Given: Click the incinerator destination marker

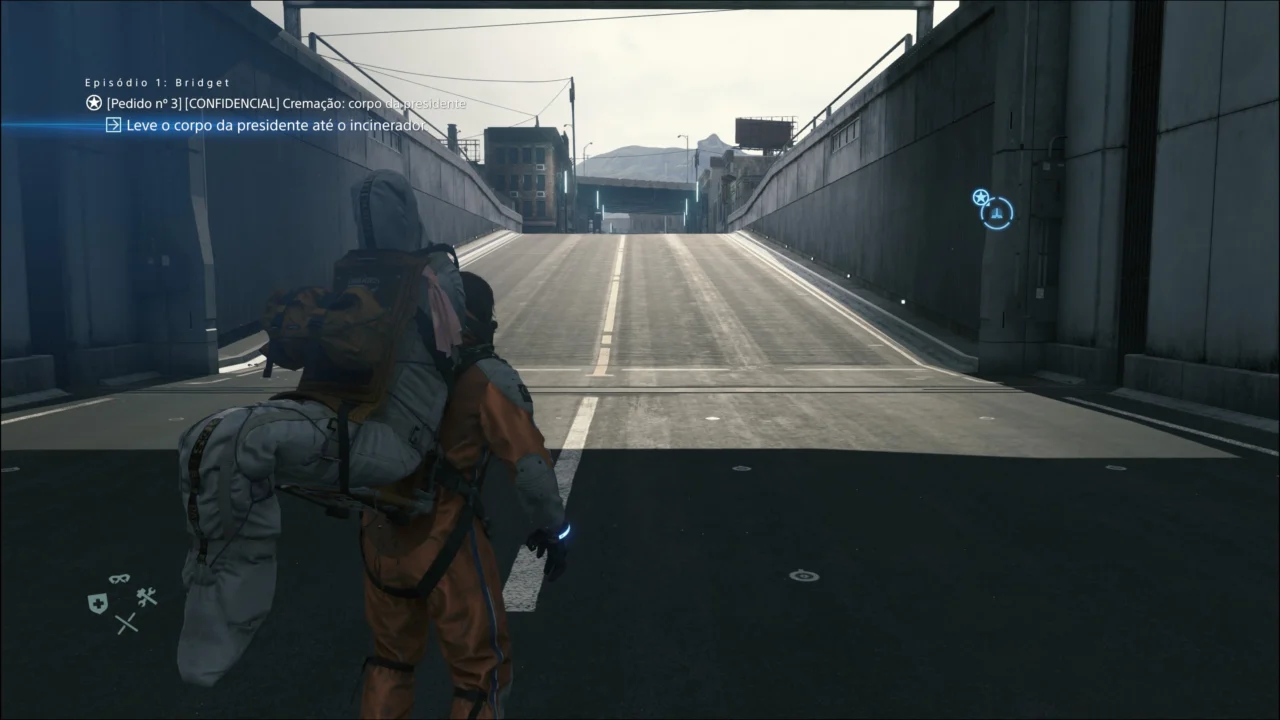Looking at the screenshot, I should click(x=995, y=212).
